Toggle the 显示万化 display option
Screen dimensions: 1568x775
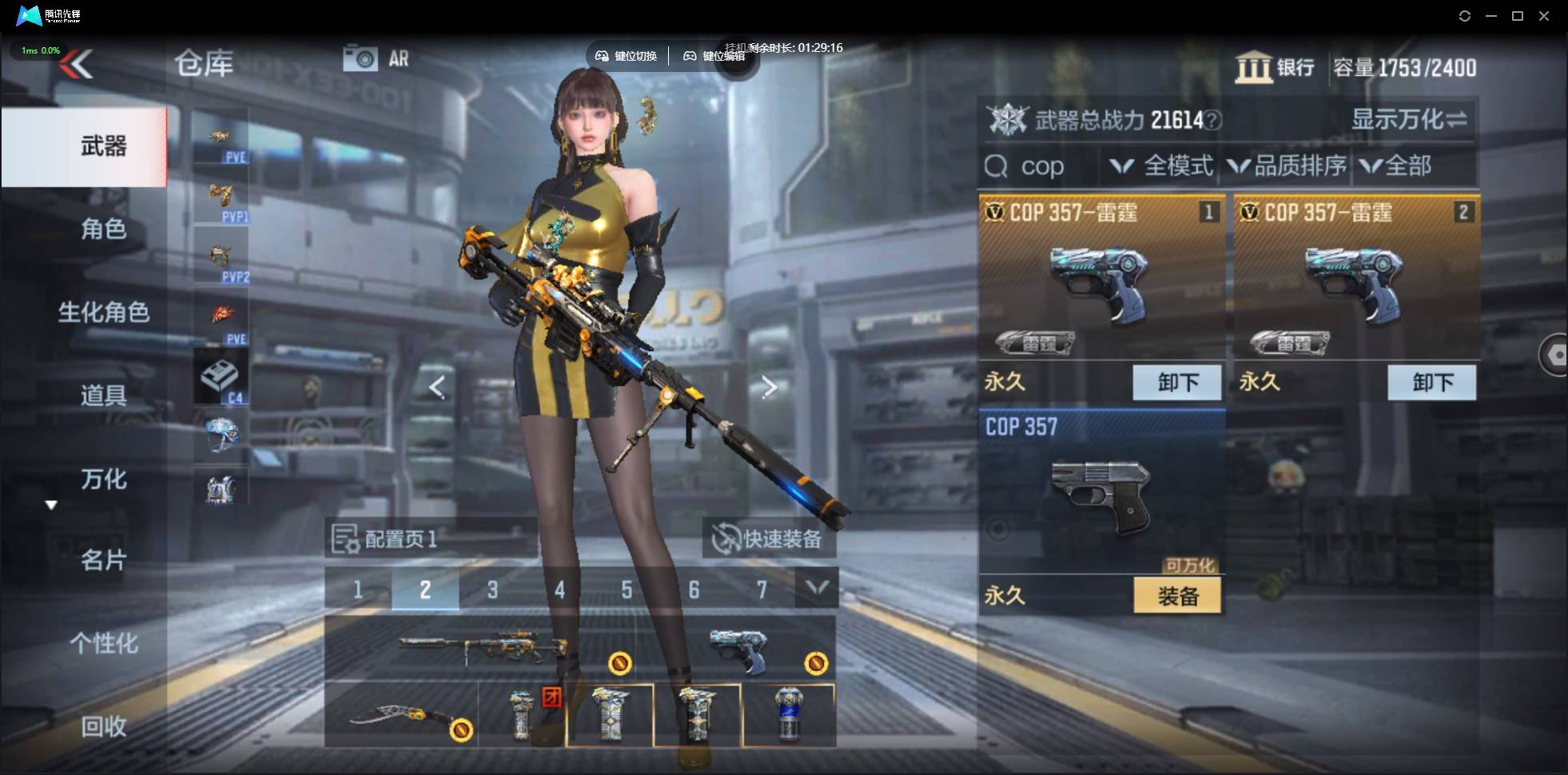[x=1408, y=120]
